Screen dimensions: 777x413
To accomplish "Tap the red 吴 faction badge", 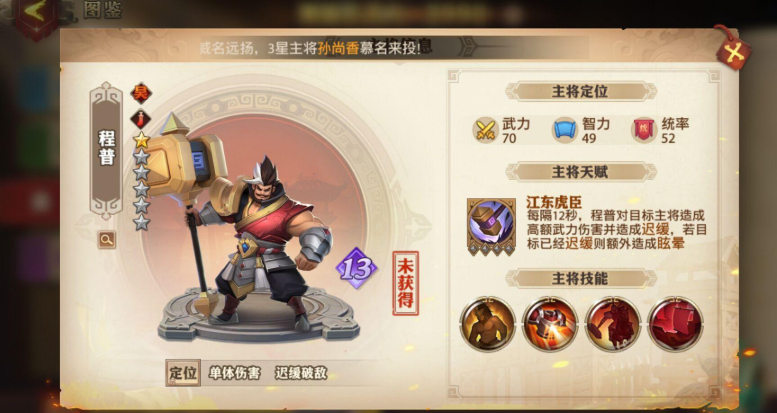I will point(141,93).
